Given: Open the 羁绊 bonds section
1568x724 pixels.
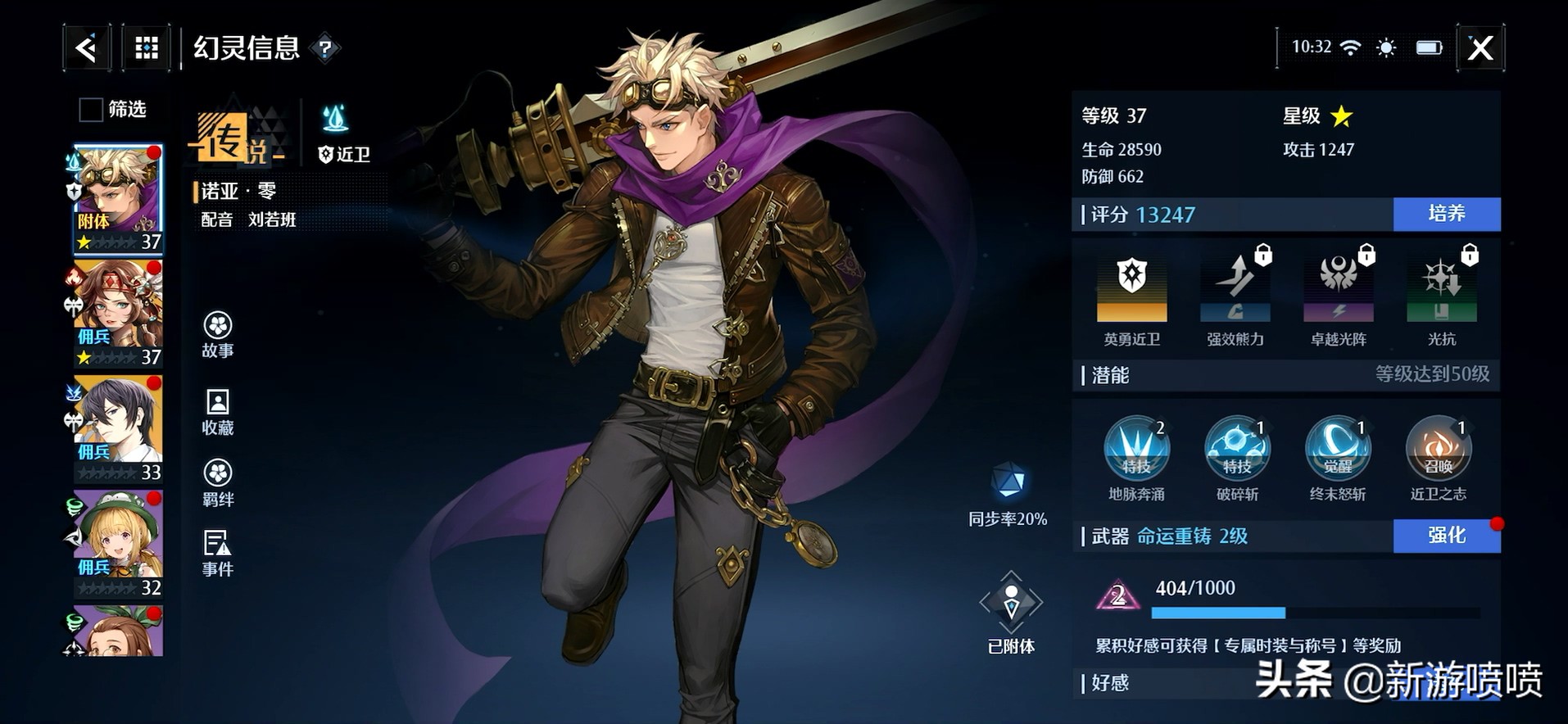Looking at the screenshot, I should tap(218, 482).
